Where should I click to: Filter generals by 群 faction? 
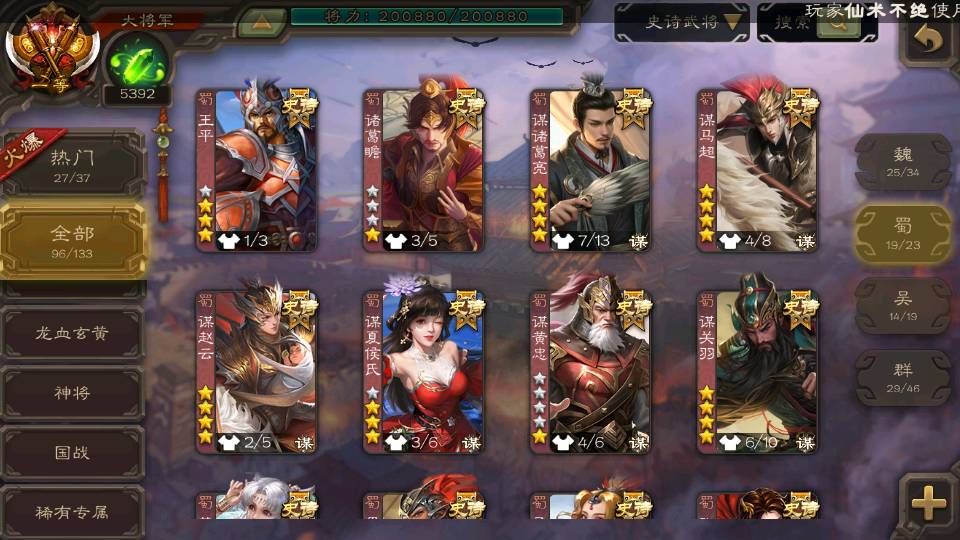point(903,377)
